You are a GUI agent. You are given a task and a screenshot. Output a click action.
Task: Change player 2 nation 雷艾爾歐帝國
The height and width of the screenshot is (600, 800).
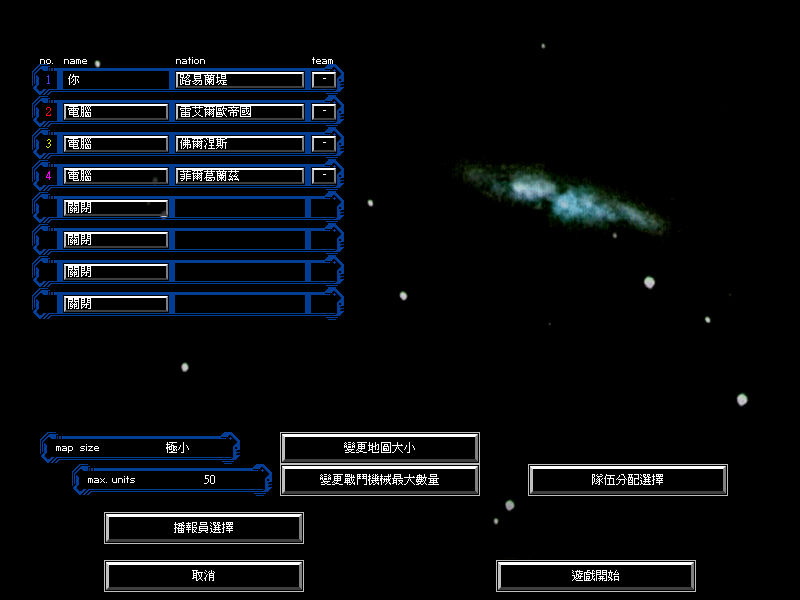coord(240,112)
